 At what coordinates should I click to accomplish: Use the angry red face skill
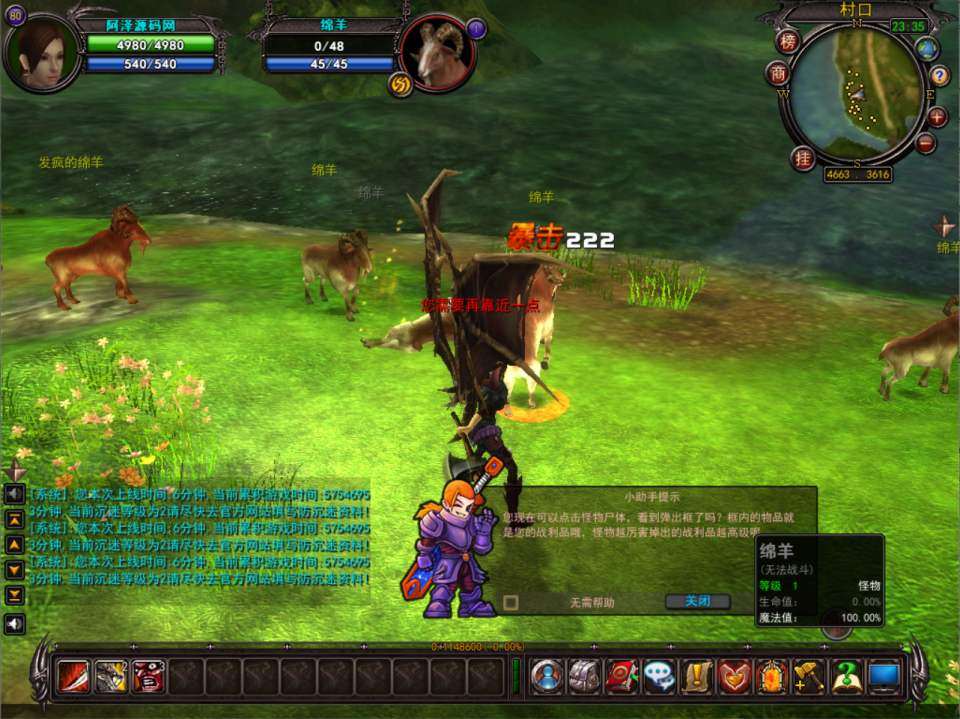pos(148,677)
